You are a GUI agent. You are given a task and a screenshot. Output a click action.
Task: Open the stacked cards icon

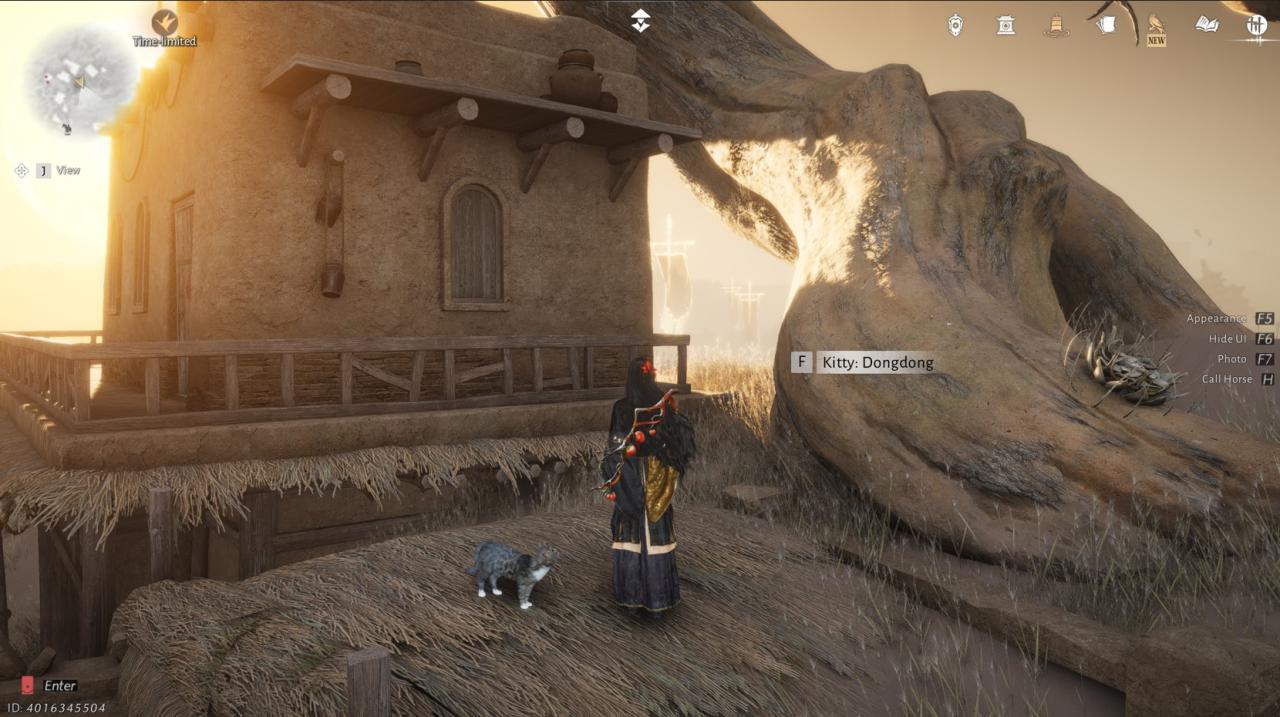click(x=1105, y=25)
